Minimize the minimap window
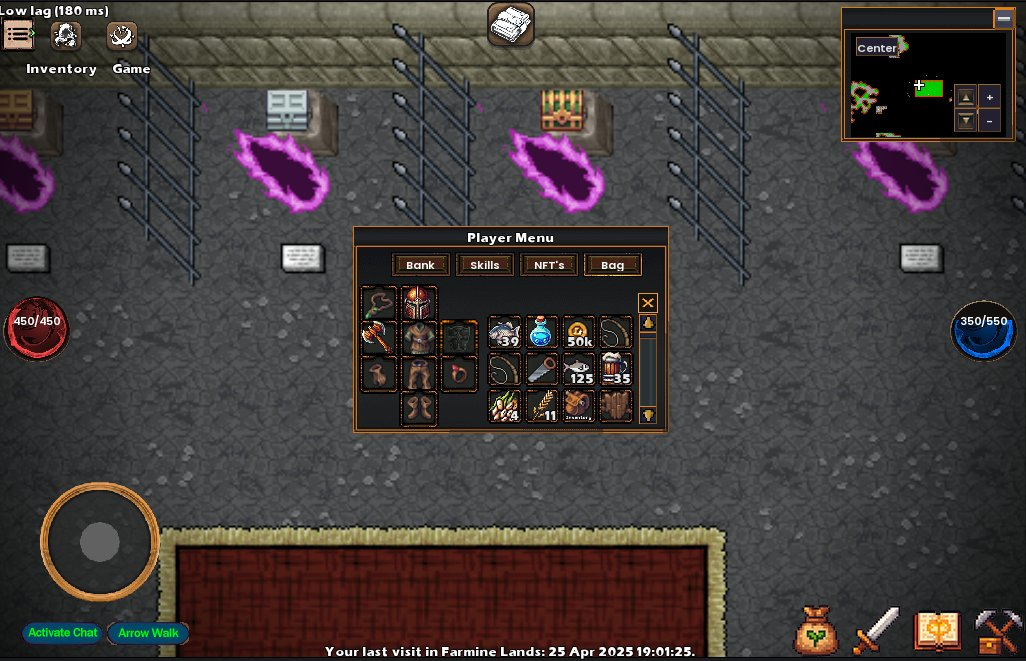 (x=1003, y=18)
